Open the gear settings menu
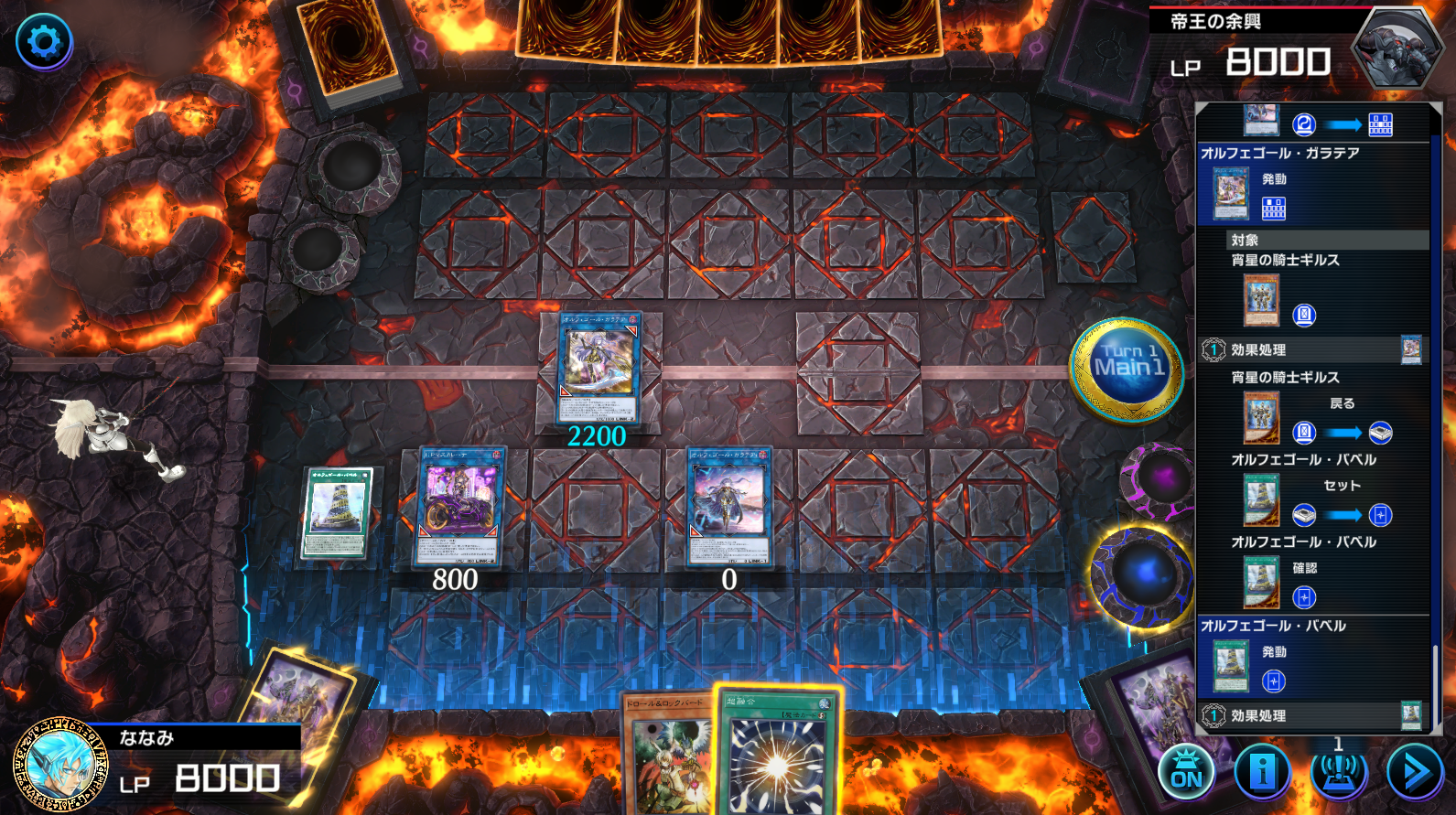Viewport: 1456px width, 815px height. tap(44, 41)
